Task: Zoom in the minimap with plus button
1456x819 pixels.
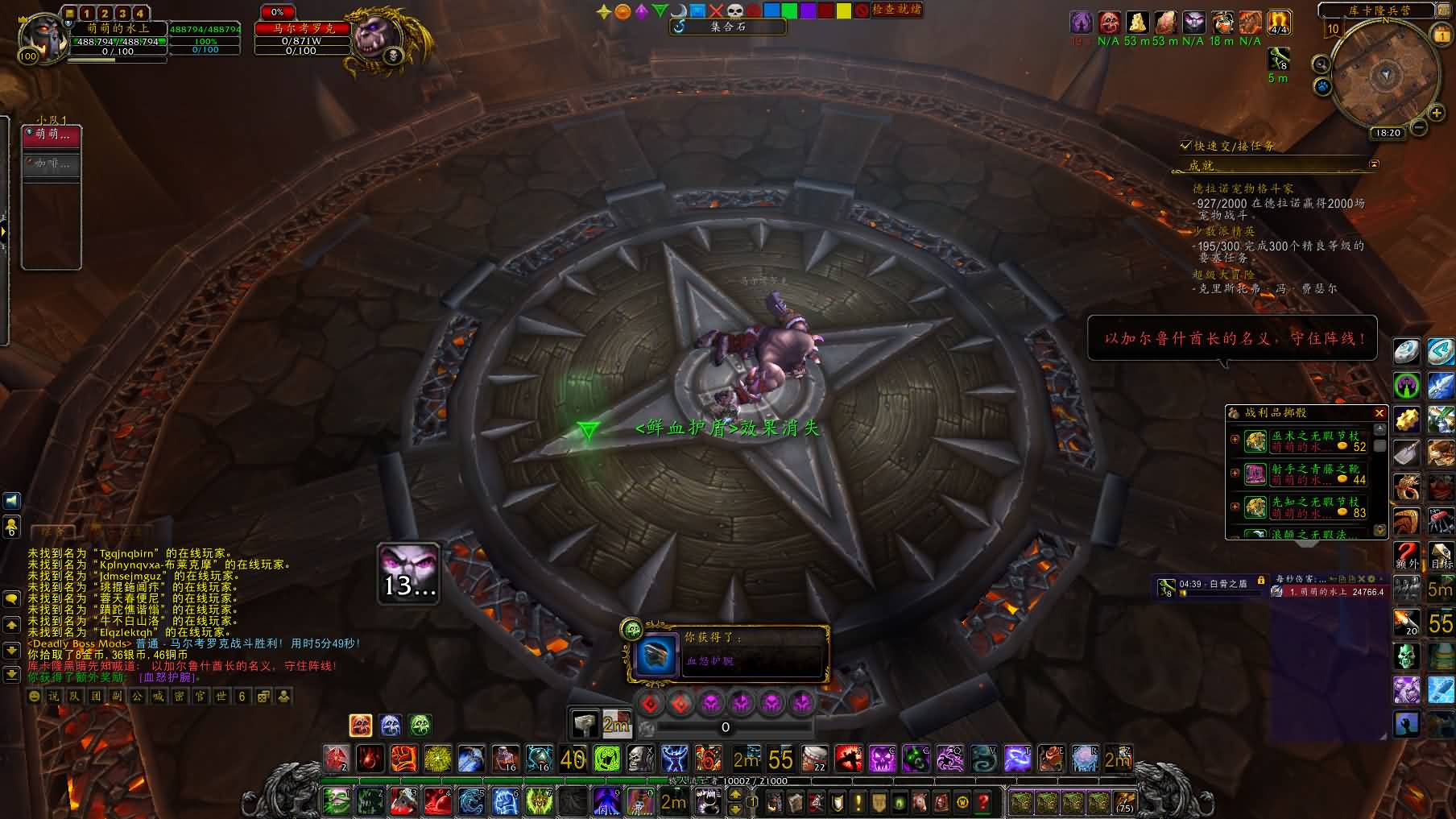Action: 1436,114
